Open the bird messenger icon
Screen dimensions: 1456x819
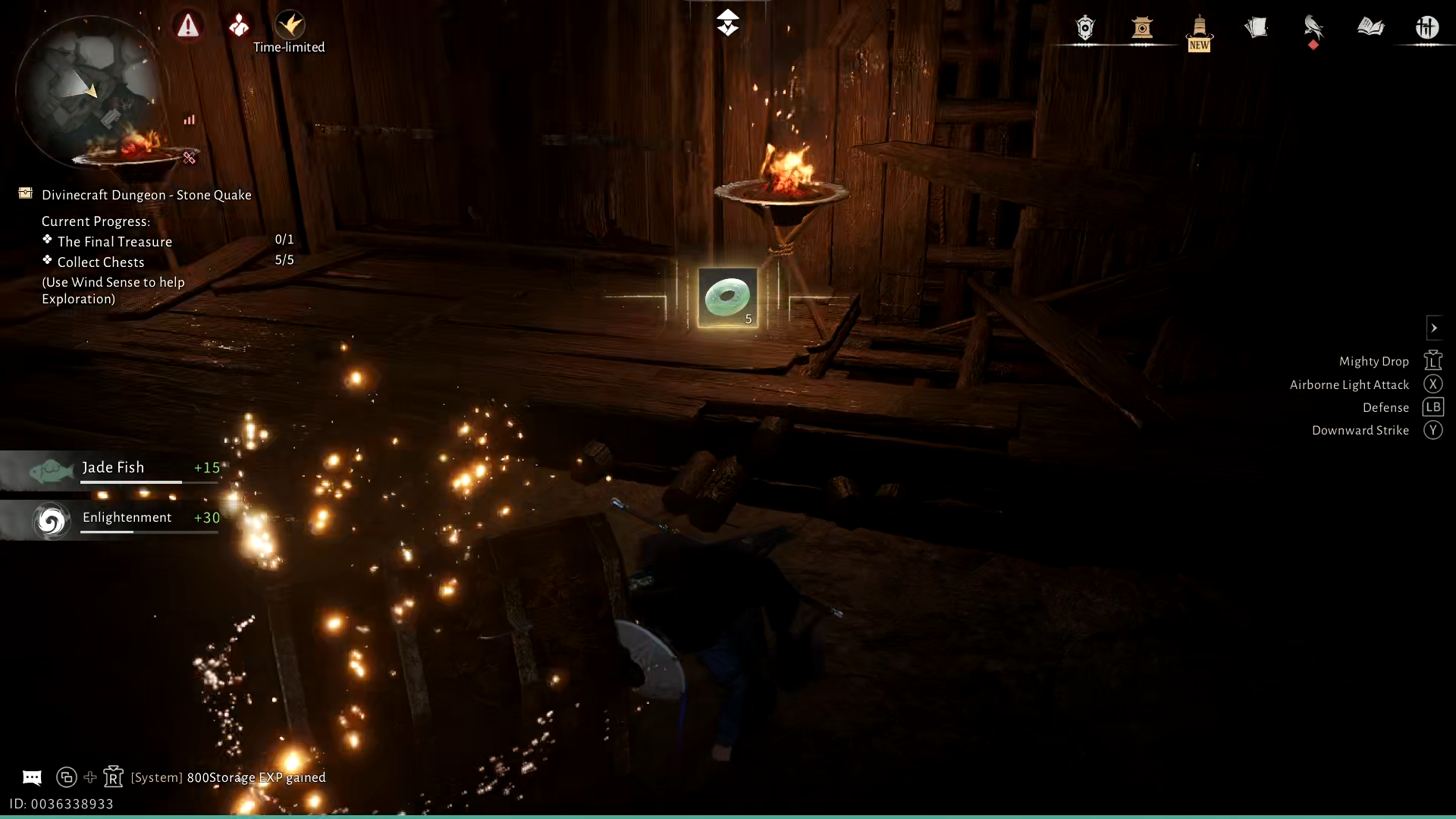(1313, 28)
